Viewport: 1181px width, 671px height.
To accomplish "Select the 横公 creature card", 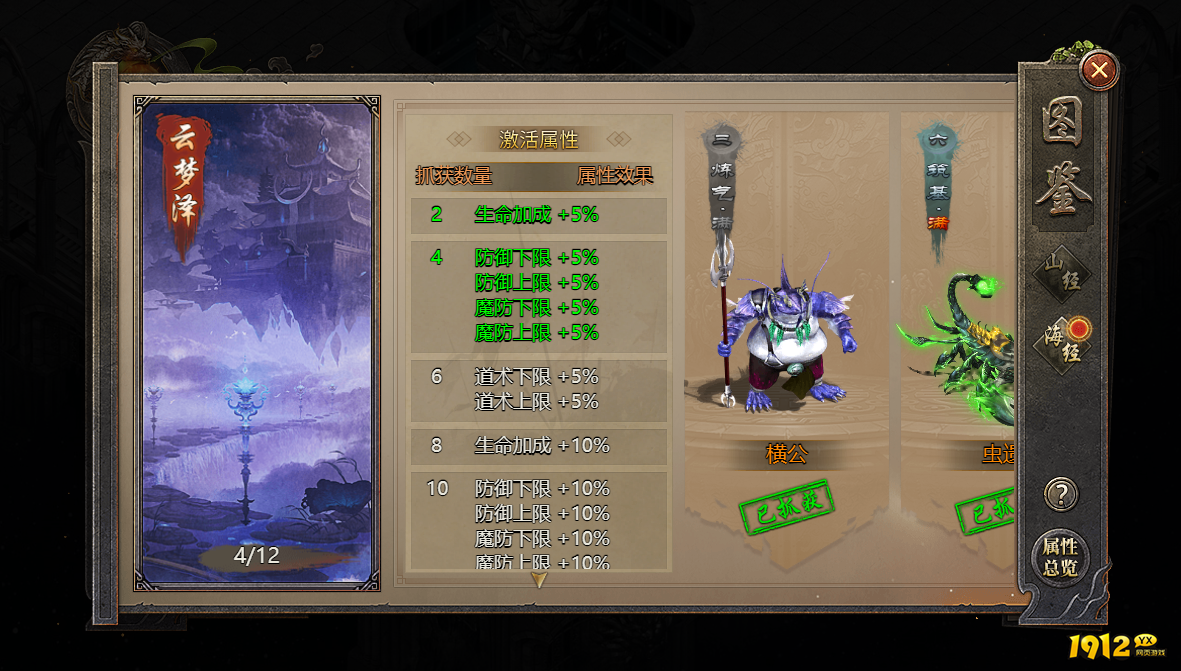I will point(786,330).
